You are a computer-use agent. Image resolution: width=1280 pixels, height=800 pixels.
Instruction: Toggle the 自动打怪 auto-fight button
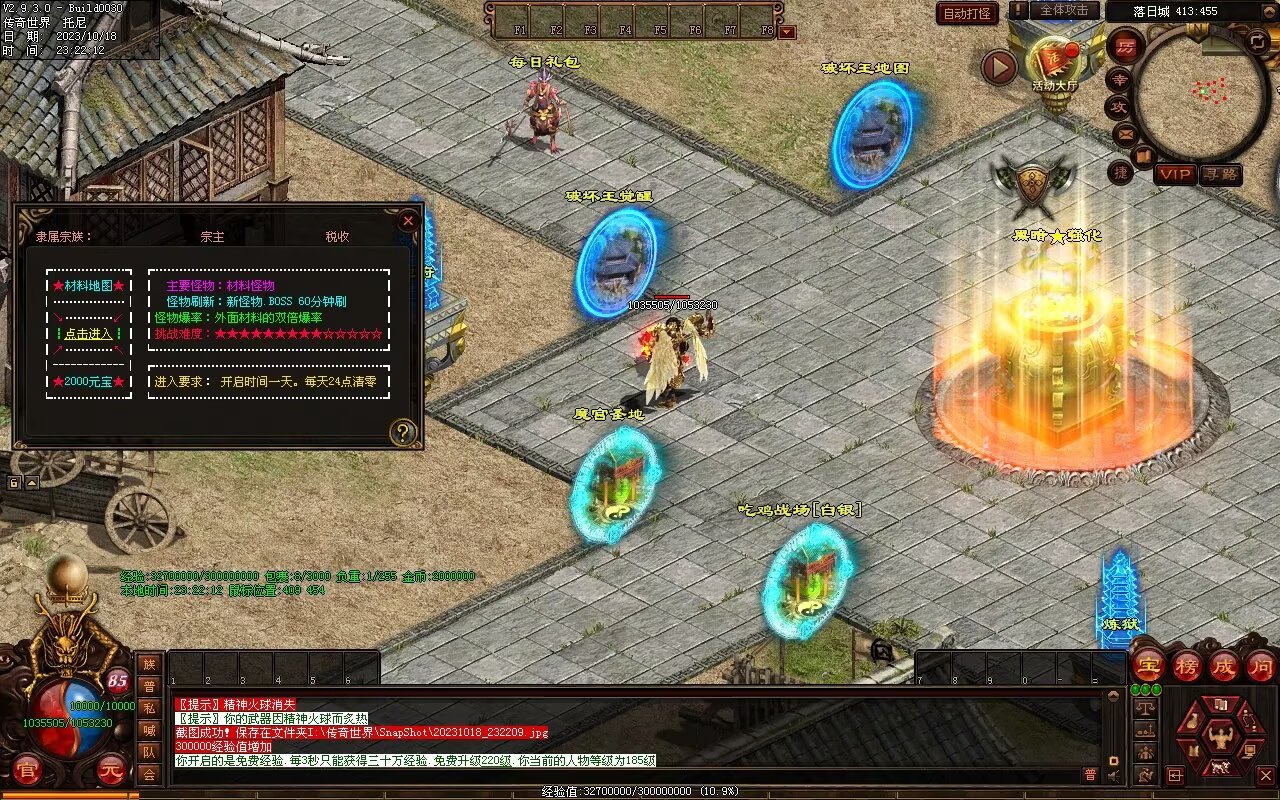point(967,13)
